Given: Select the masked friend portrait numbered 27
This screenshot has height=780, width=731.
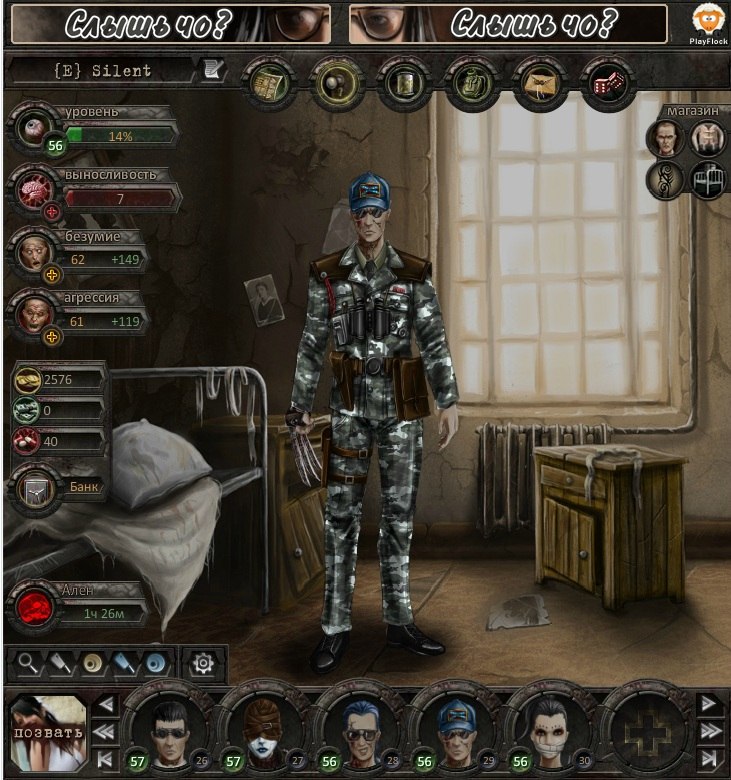Looking at the screenshot, I should tap(261, 727).
